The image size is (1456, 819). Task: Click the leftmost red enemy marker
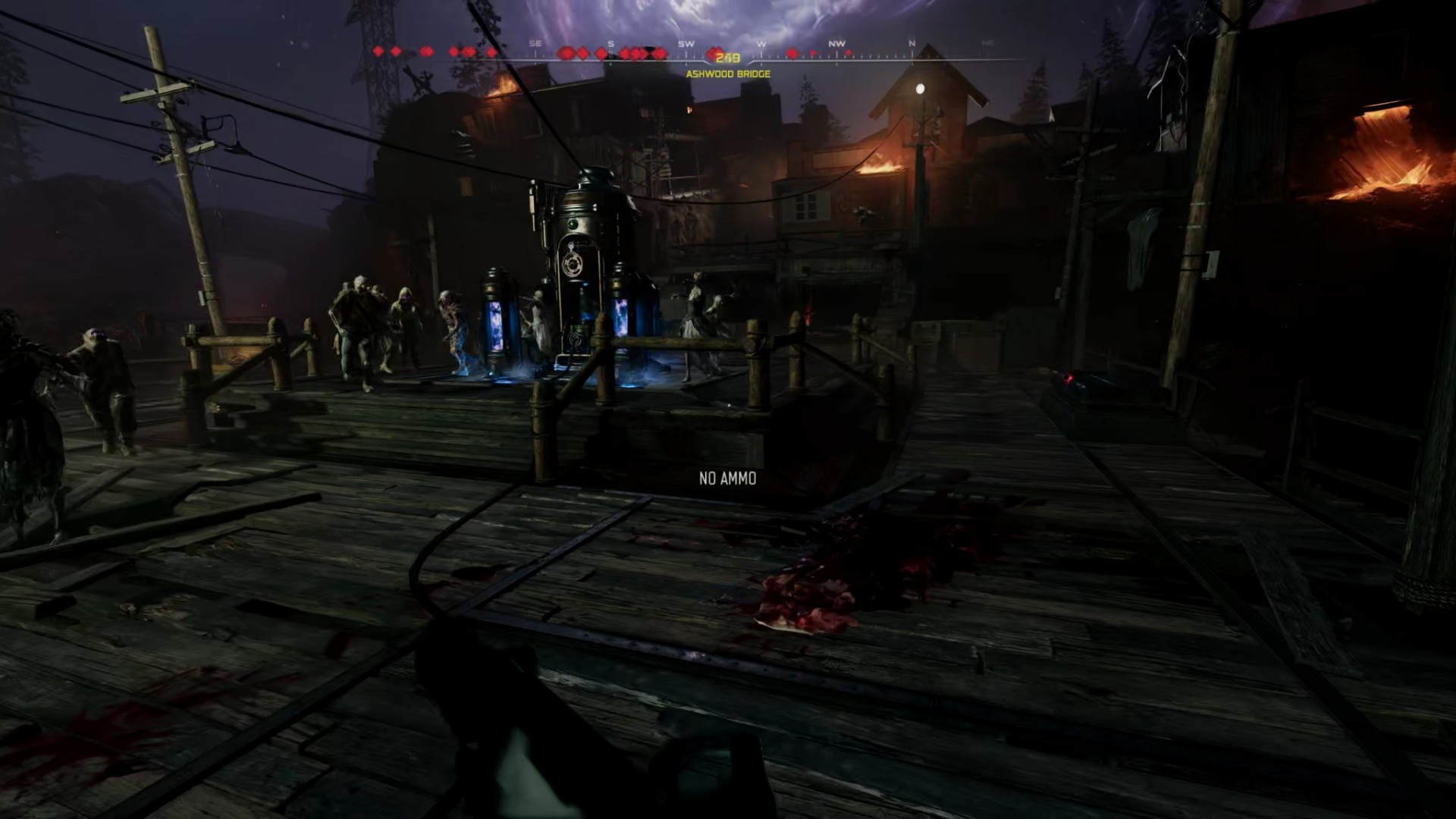click(x=377, y=51)
